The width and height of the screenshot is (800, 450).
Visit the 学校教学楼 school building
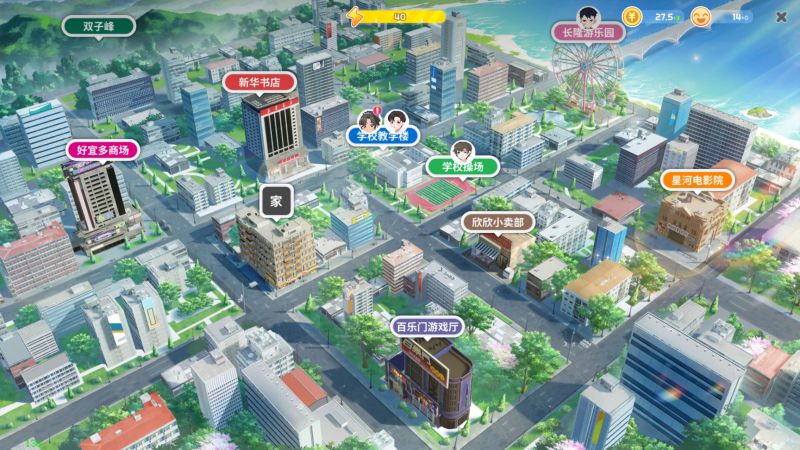click(x=384, y=135)
